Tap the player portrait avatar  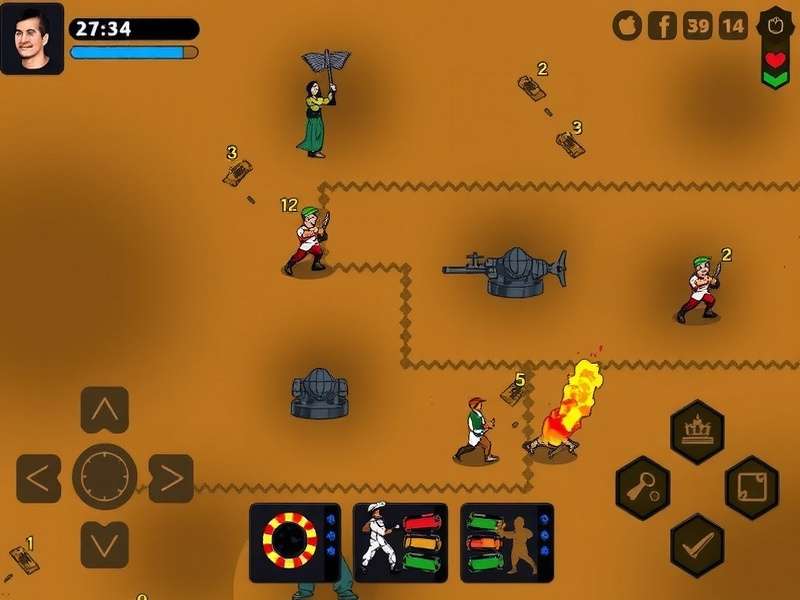click(32, 38)
